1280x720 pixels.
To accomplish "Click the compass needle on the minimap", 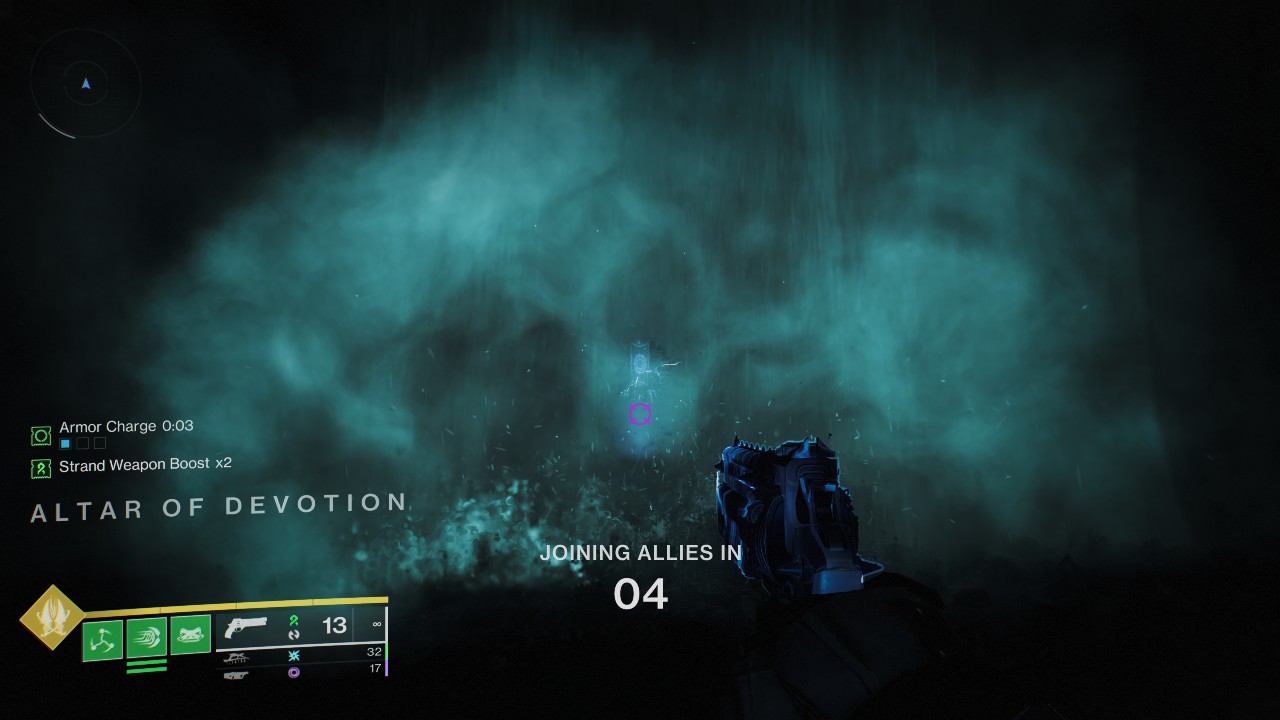I will (x=86, y=84).
